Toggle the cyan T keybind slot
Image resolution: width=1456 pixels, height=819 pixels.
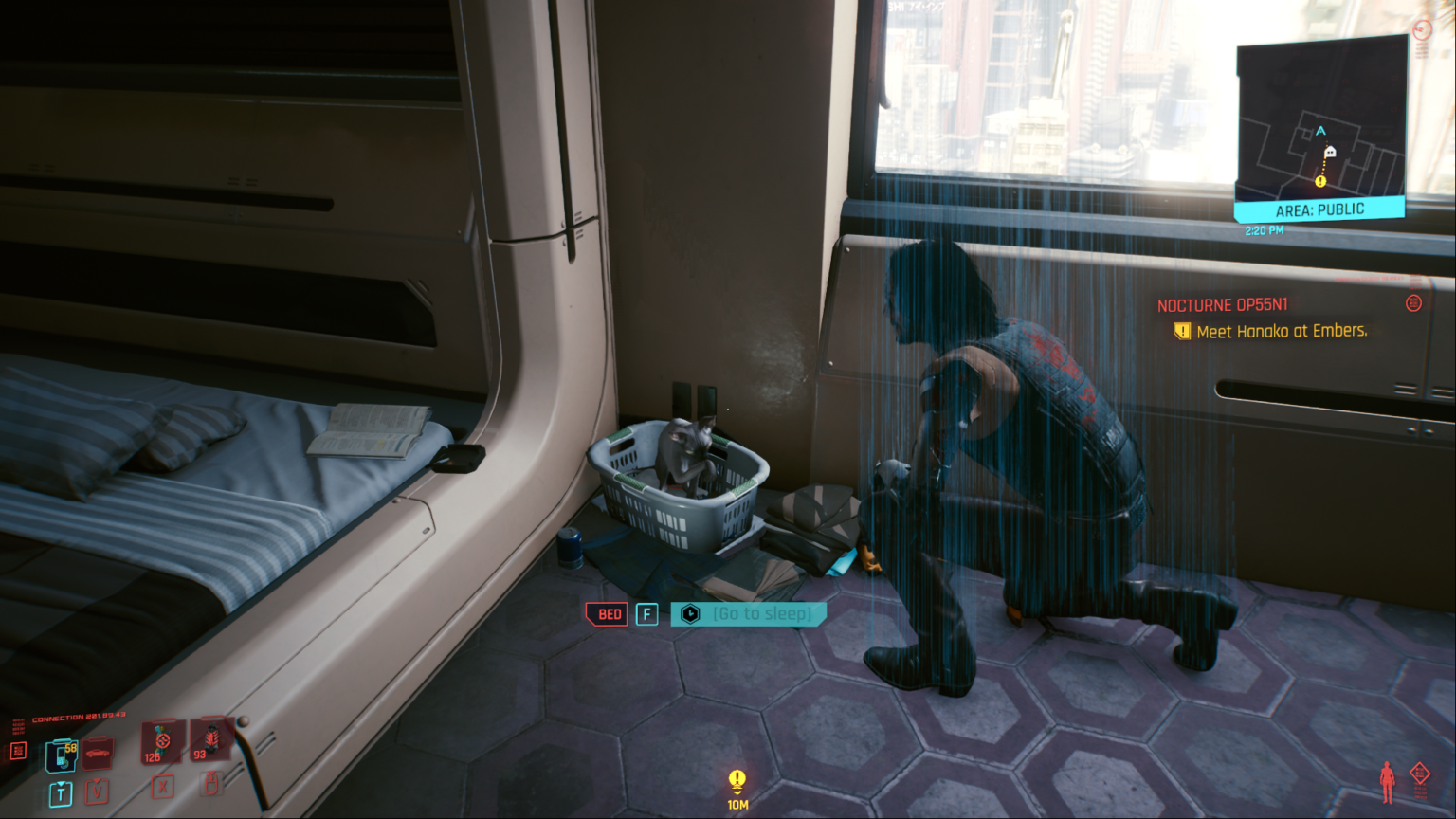[61, 793]
